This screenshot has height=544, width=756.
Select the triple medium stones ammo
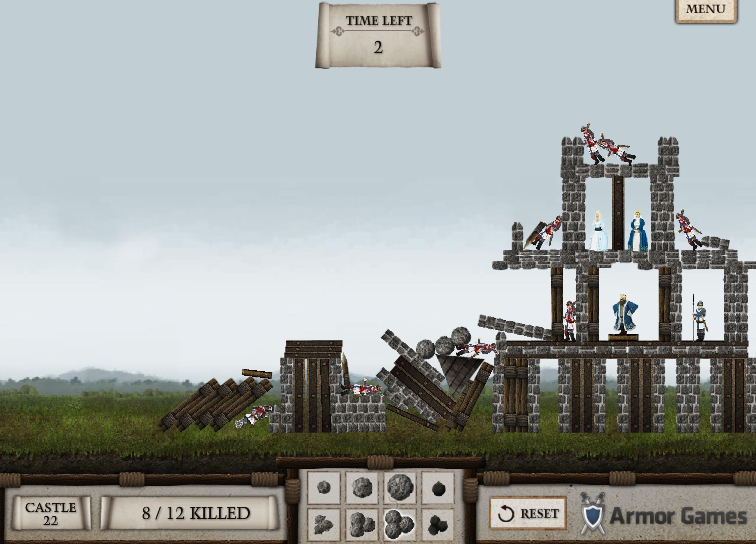click(362, 523)
